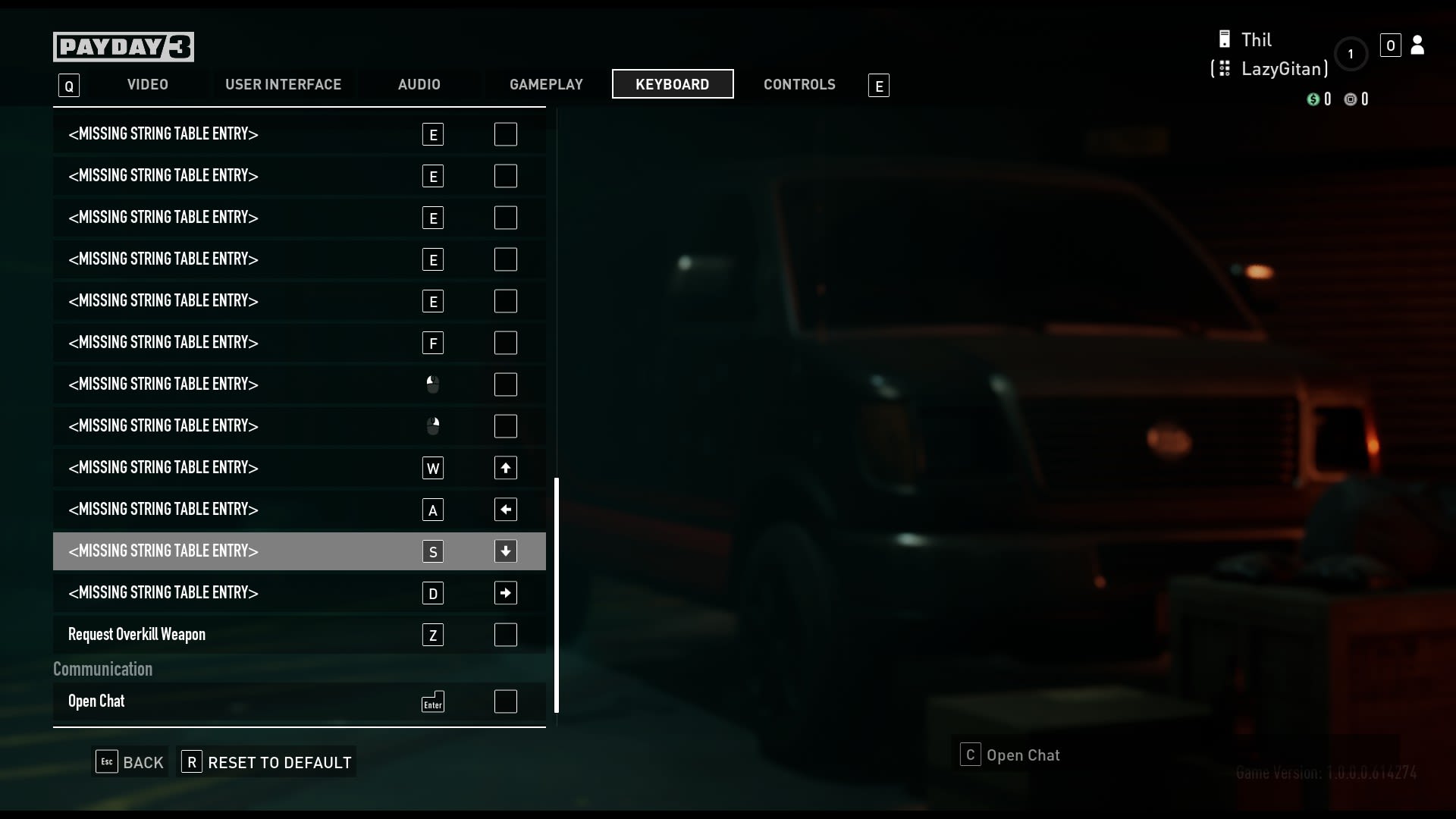This screenshot has height=819, width=1456.
Task: Select Request Overkill Weapon's secondary bind box
Action: (505, 635)
